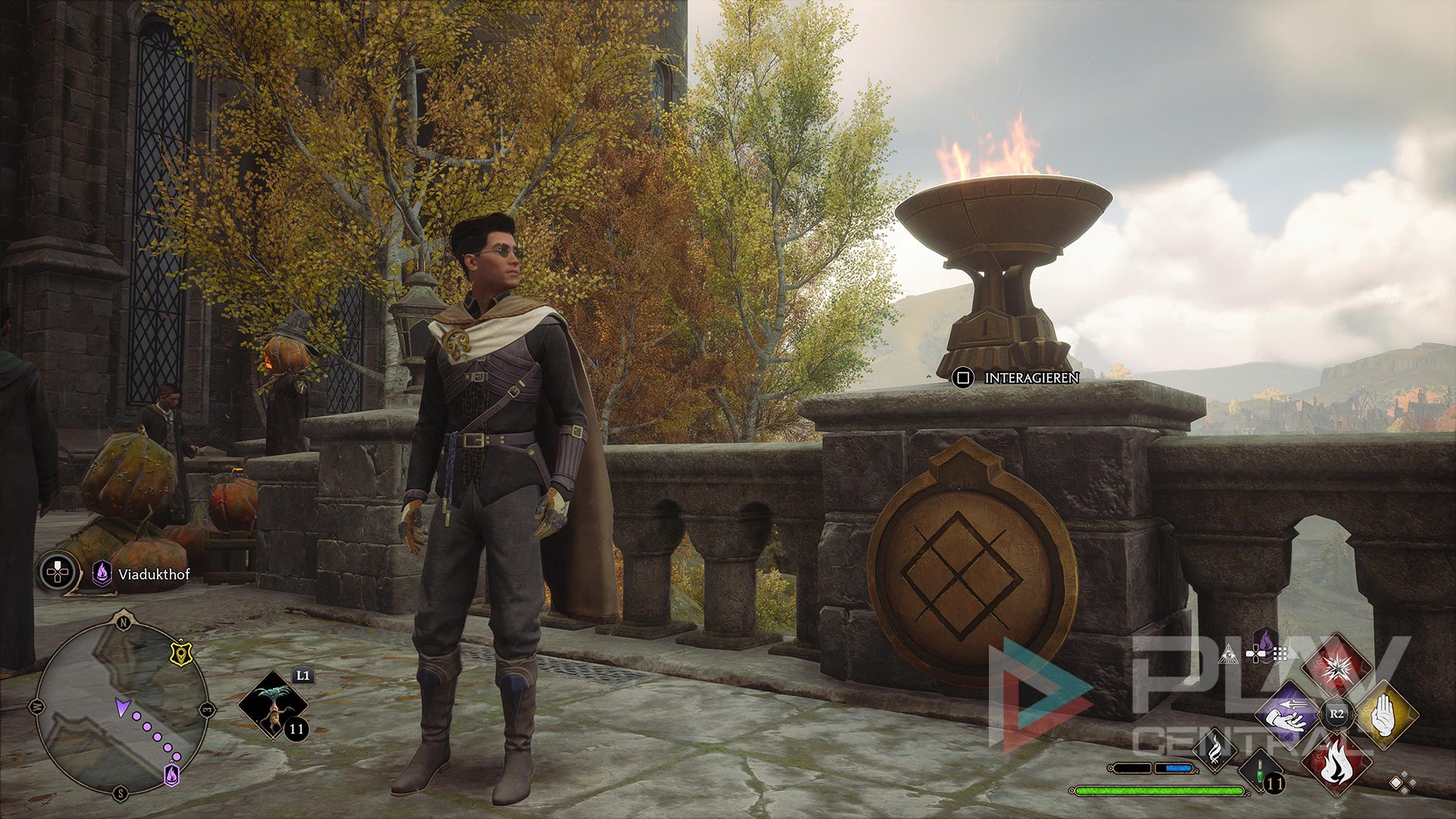Open the Viadukthof tracked location label

(153, 574)
